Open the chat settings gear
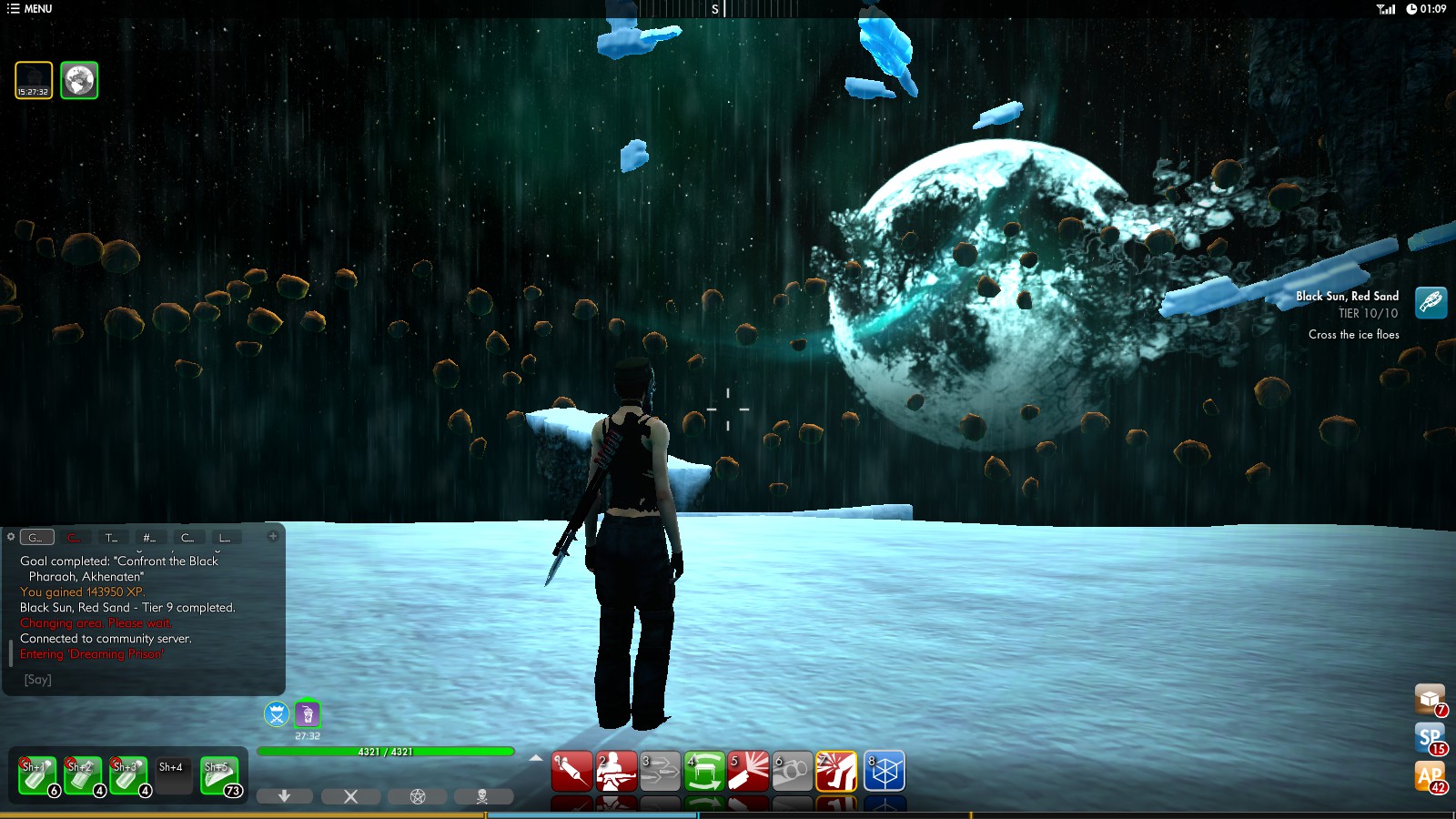 coord(11,537)
